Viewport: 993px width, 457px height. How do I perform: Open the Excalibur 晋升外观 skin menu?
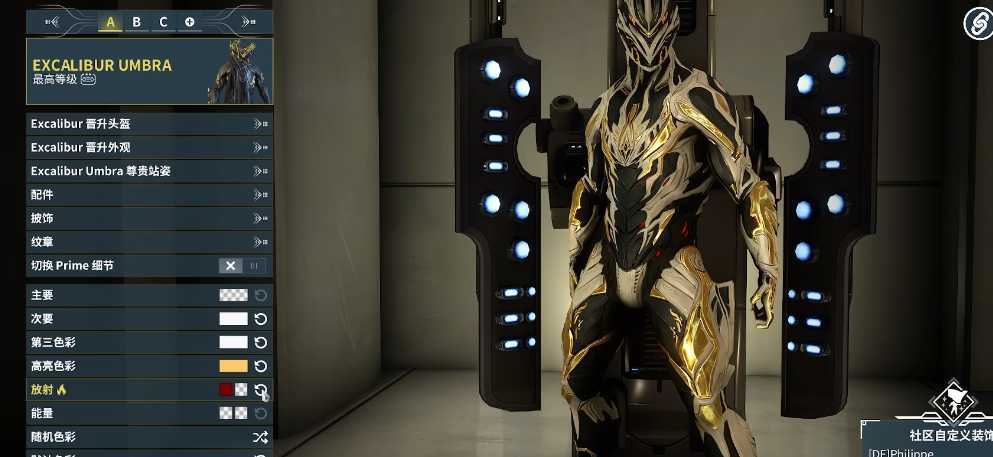click(x=149, y=147)
